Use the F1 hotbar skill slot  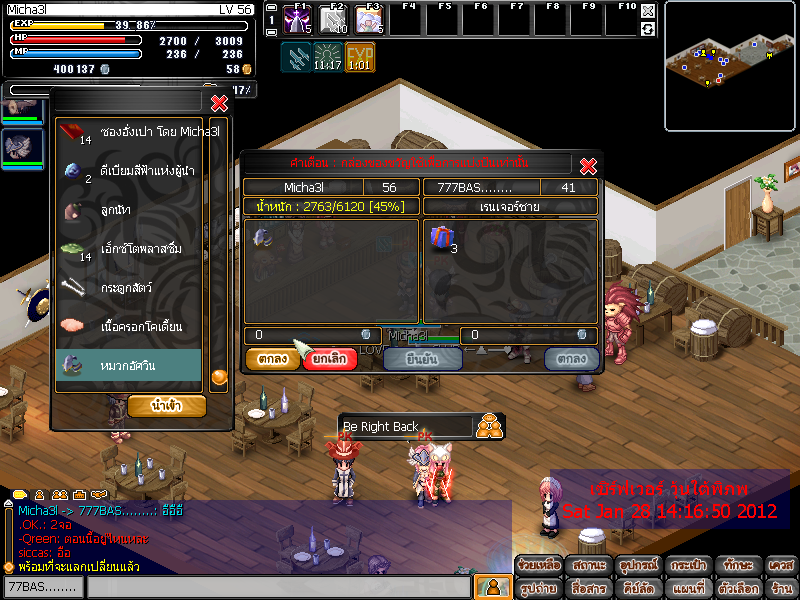coord(297,19)
